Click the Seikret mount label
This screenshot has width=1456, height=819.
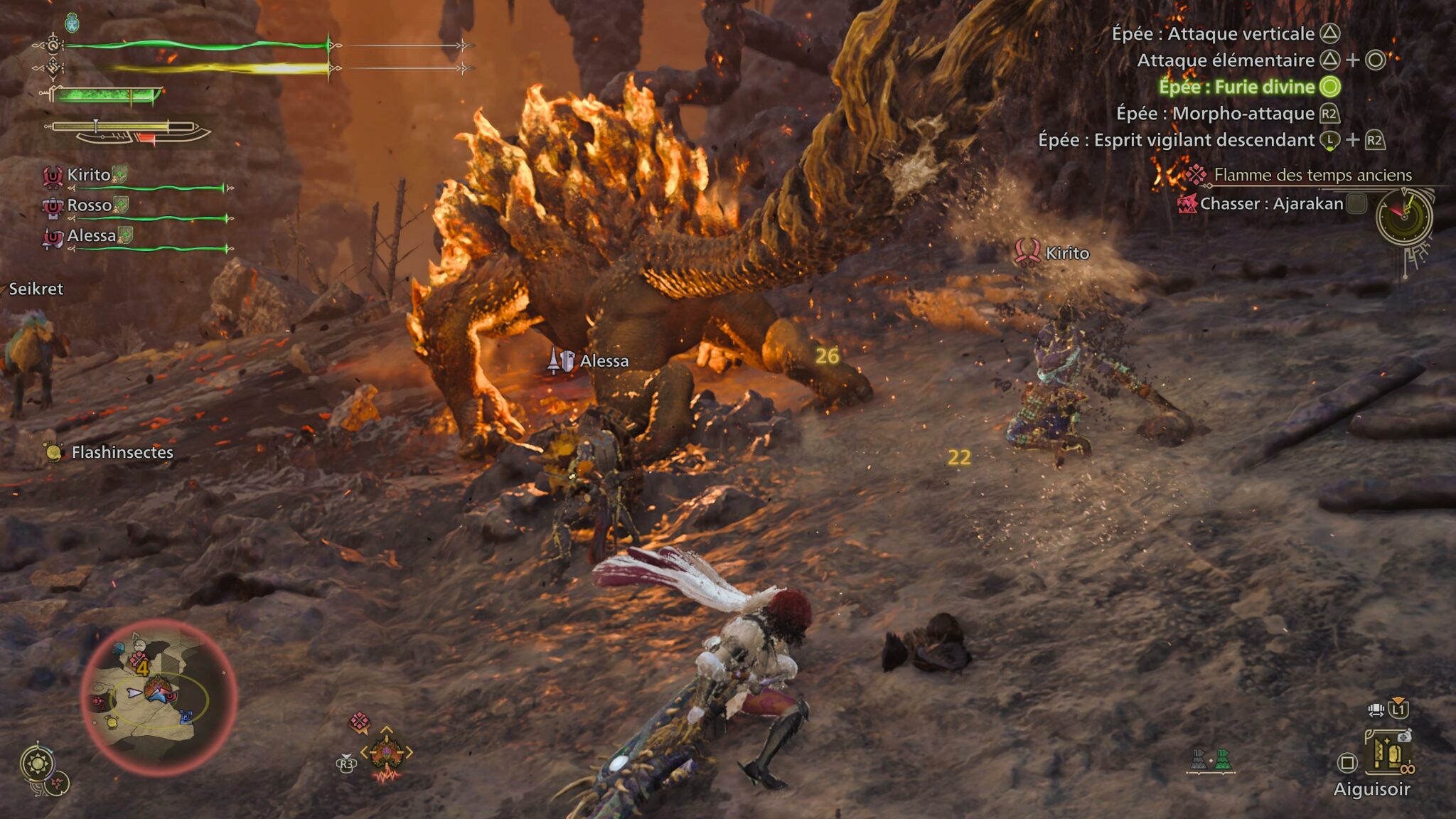pos(36,289)
